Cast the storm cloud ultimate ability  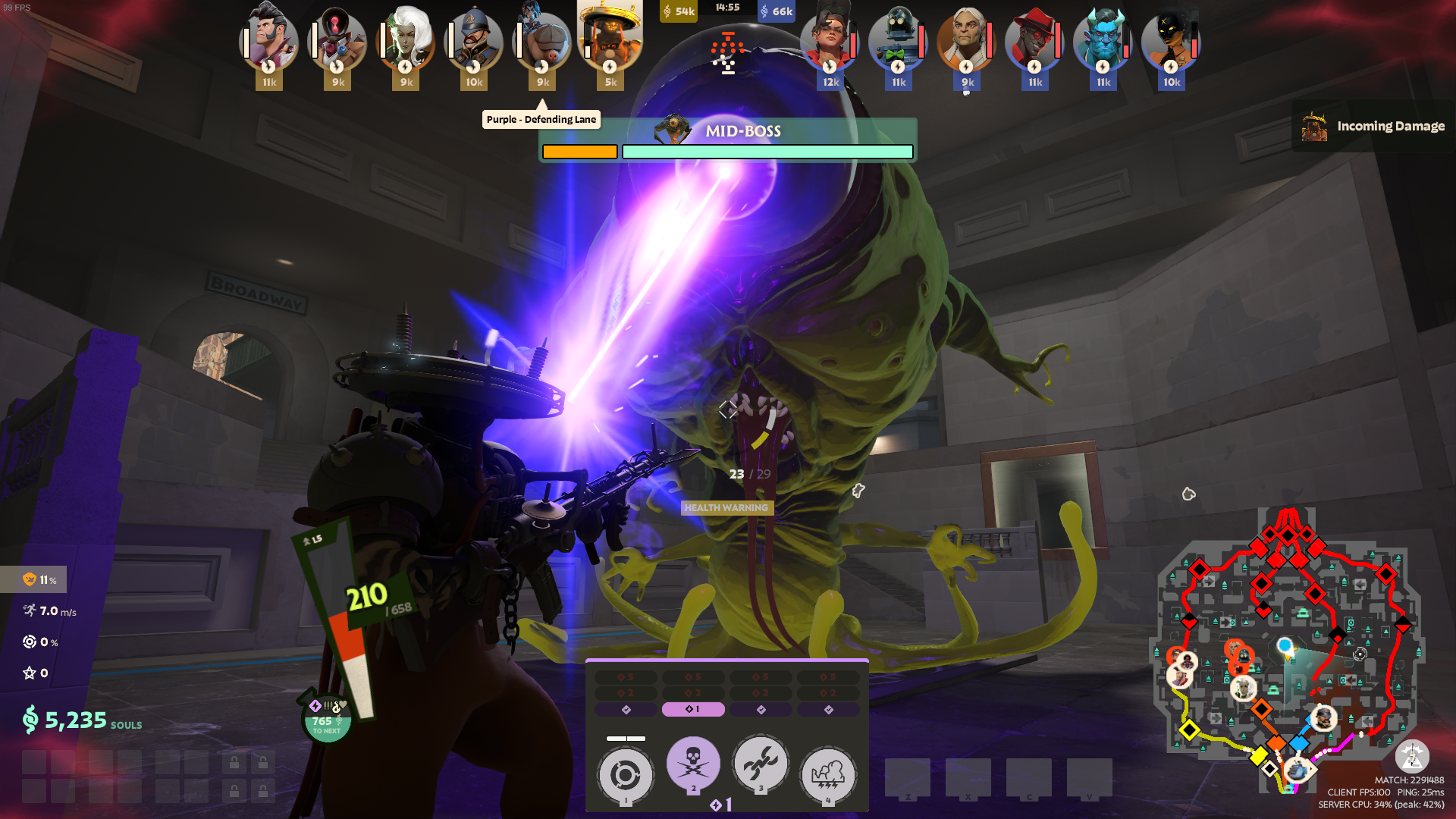828,775
